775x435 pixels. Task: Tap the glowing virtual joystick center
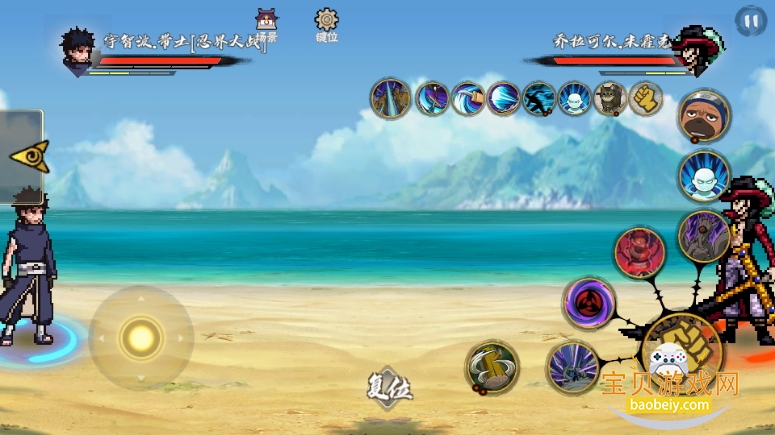pos(141,338)
